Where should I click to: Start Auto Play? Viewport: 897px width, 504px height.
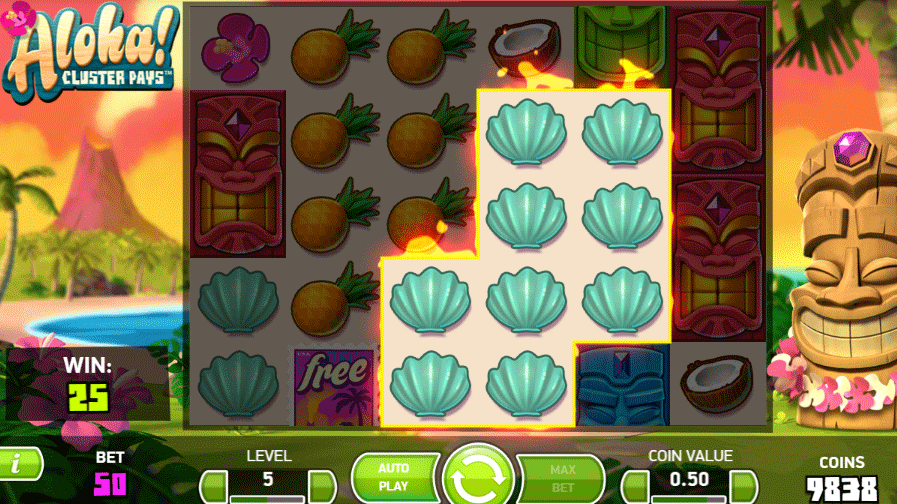[393, 477]
